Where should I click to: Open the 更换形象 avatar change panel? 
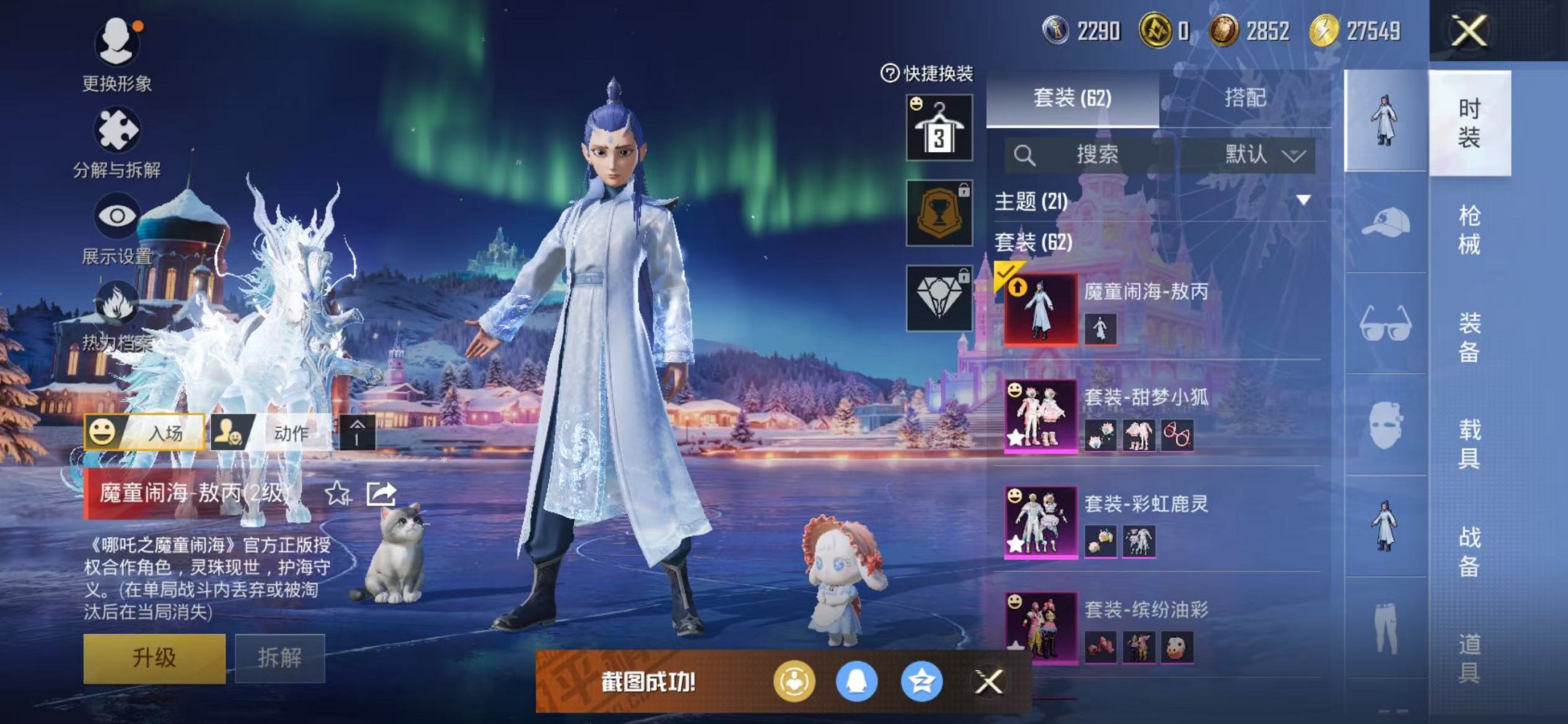pyautogui.click(x=119, y=44)
